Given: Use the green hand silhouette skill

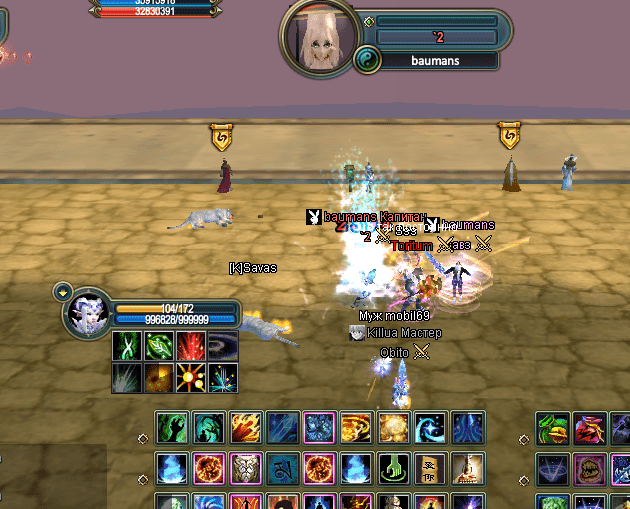Looking at the screenshot, I should tap(172, 427).
